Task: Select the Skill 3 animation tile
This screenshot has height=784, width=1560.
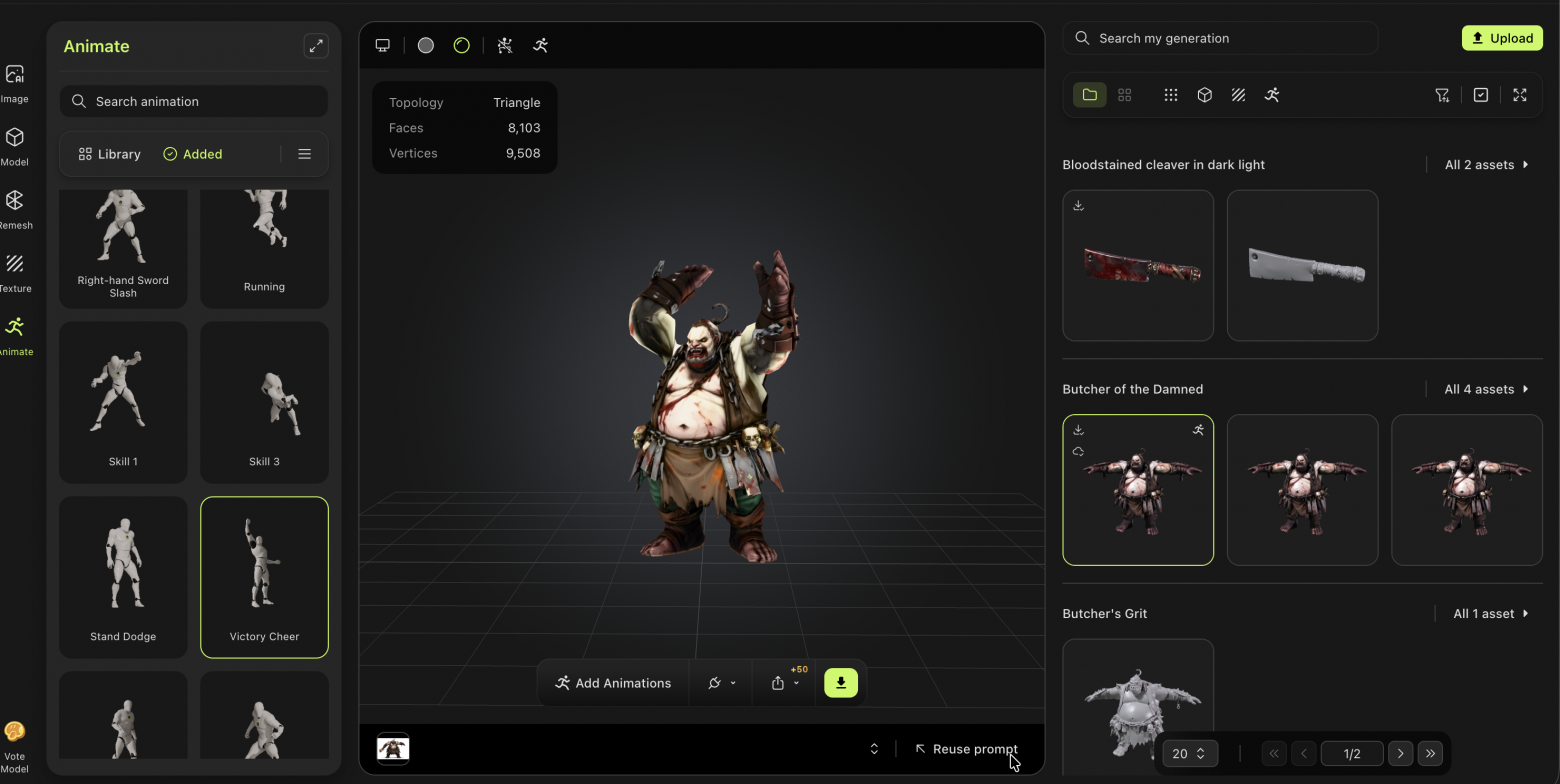Action: coord(264,402)
